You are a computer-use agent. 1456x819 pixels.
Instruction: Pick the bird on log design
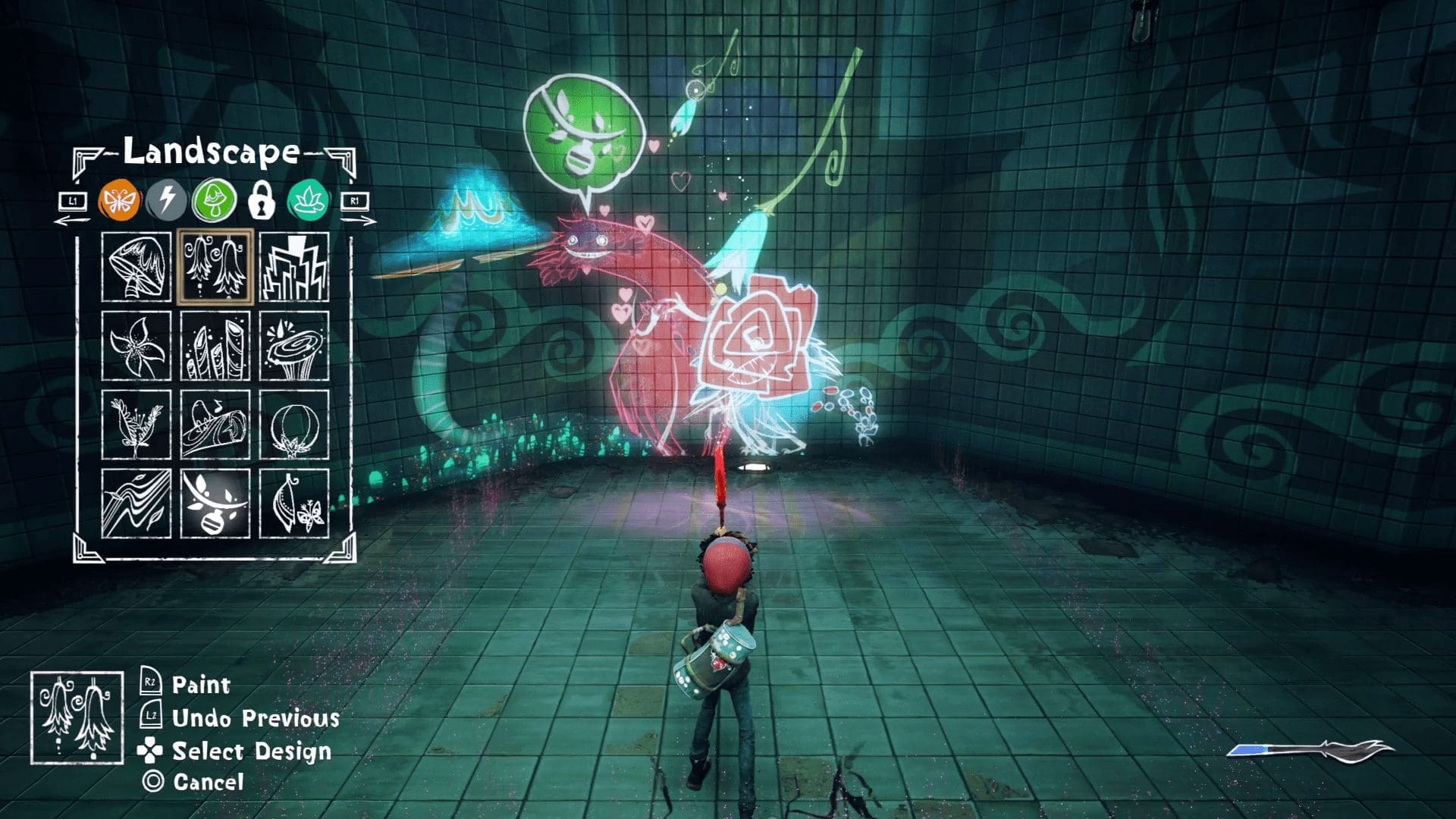215,425
